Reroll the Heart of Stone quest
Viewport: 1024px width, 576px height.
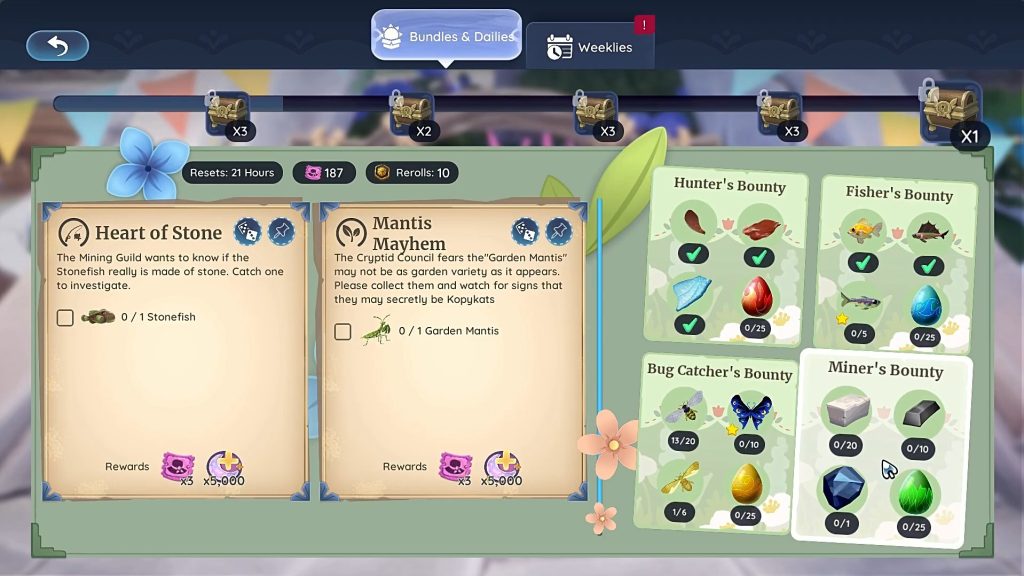pos(247,232)
